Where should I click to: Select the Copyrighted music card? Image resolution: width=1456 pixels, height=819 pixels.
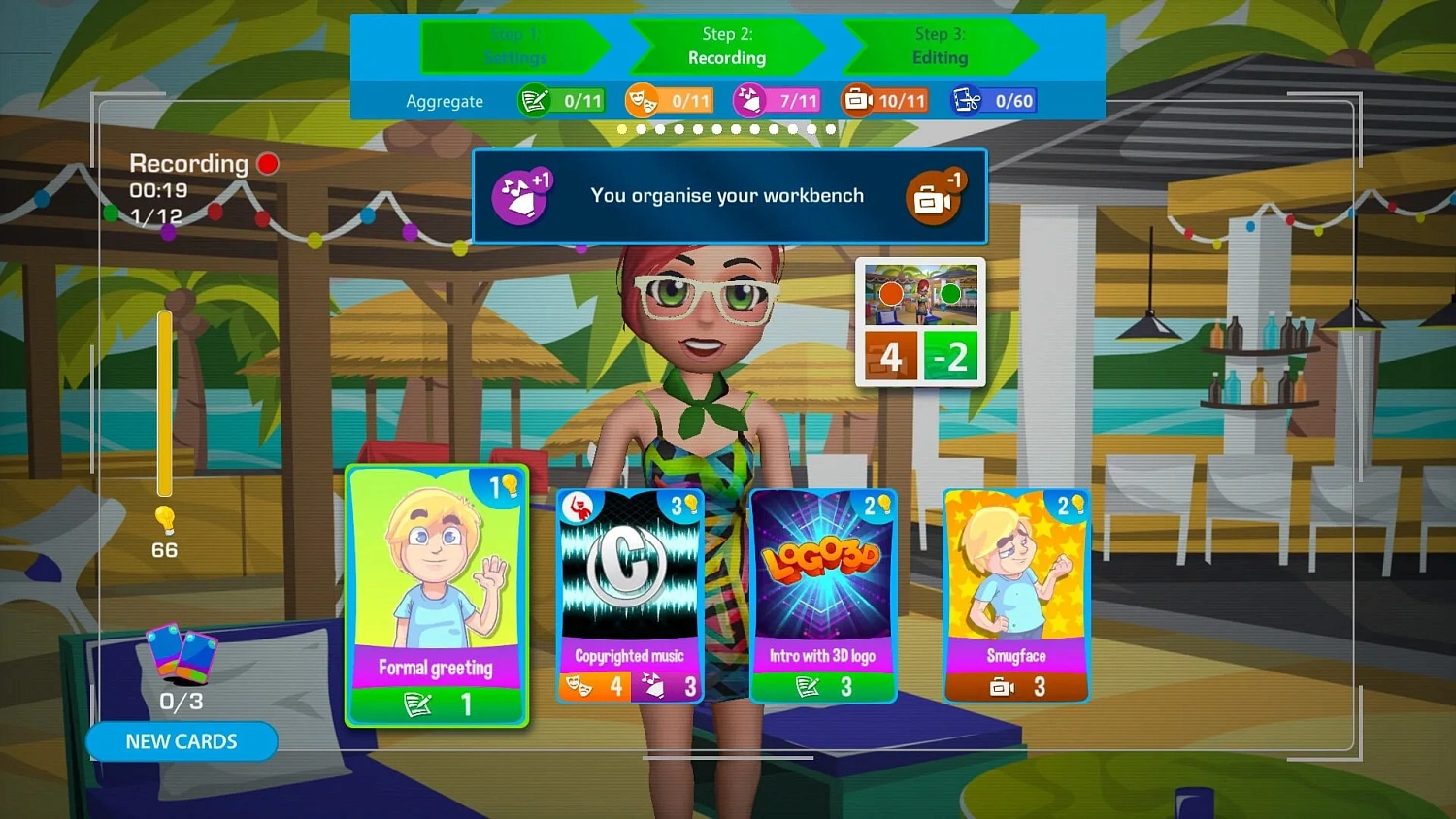tap(629, 594)
